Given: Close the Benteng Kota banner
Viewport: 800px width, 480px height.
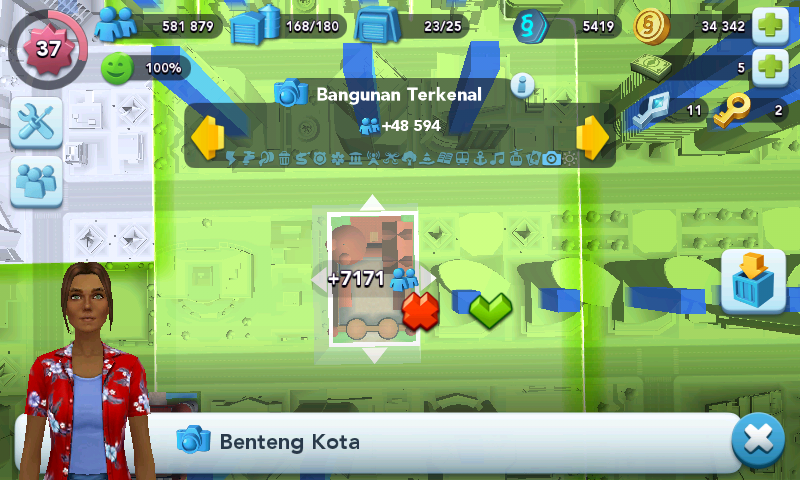Looking at the screenshot, I should click(x=757, y=441).
